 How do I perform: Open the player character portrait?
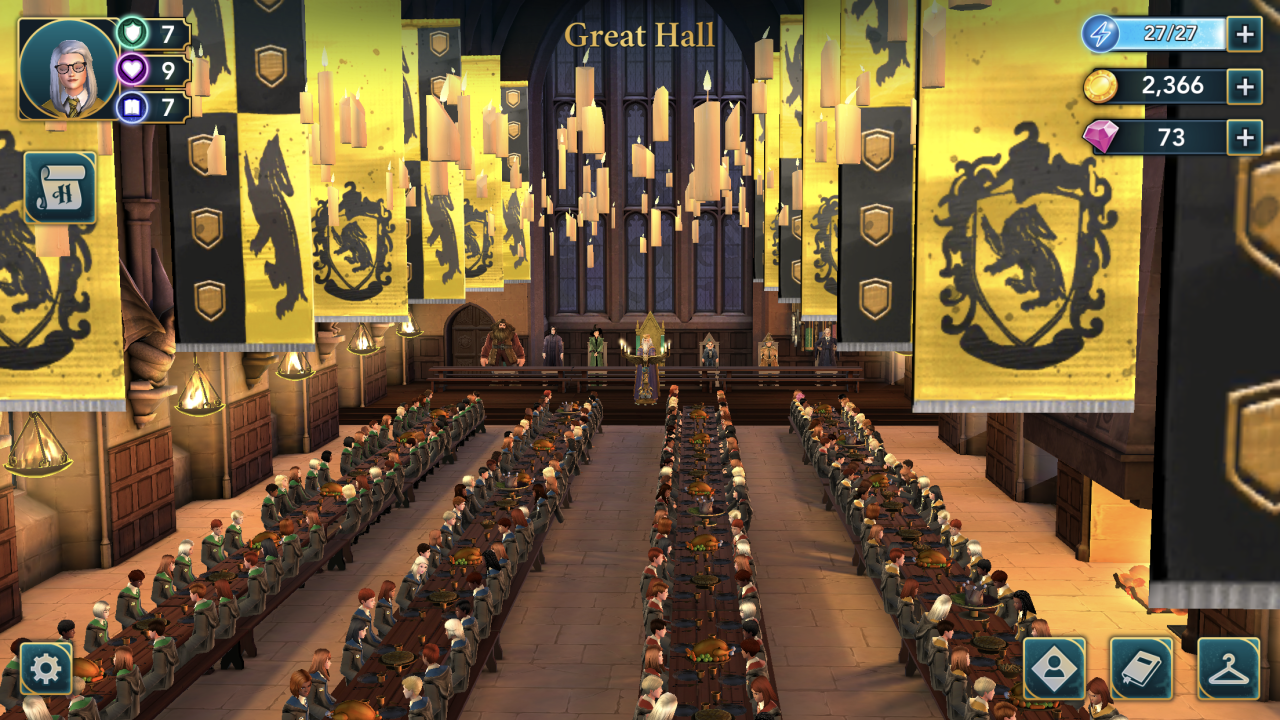(68, 68)
